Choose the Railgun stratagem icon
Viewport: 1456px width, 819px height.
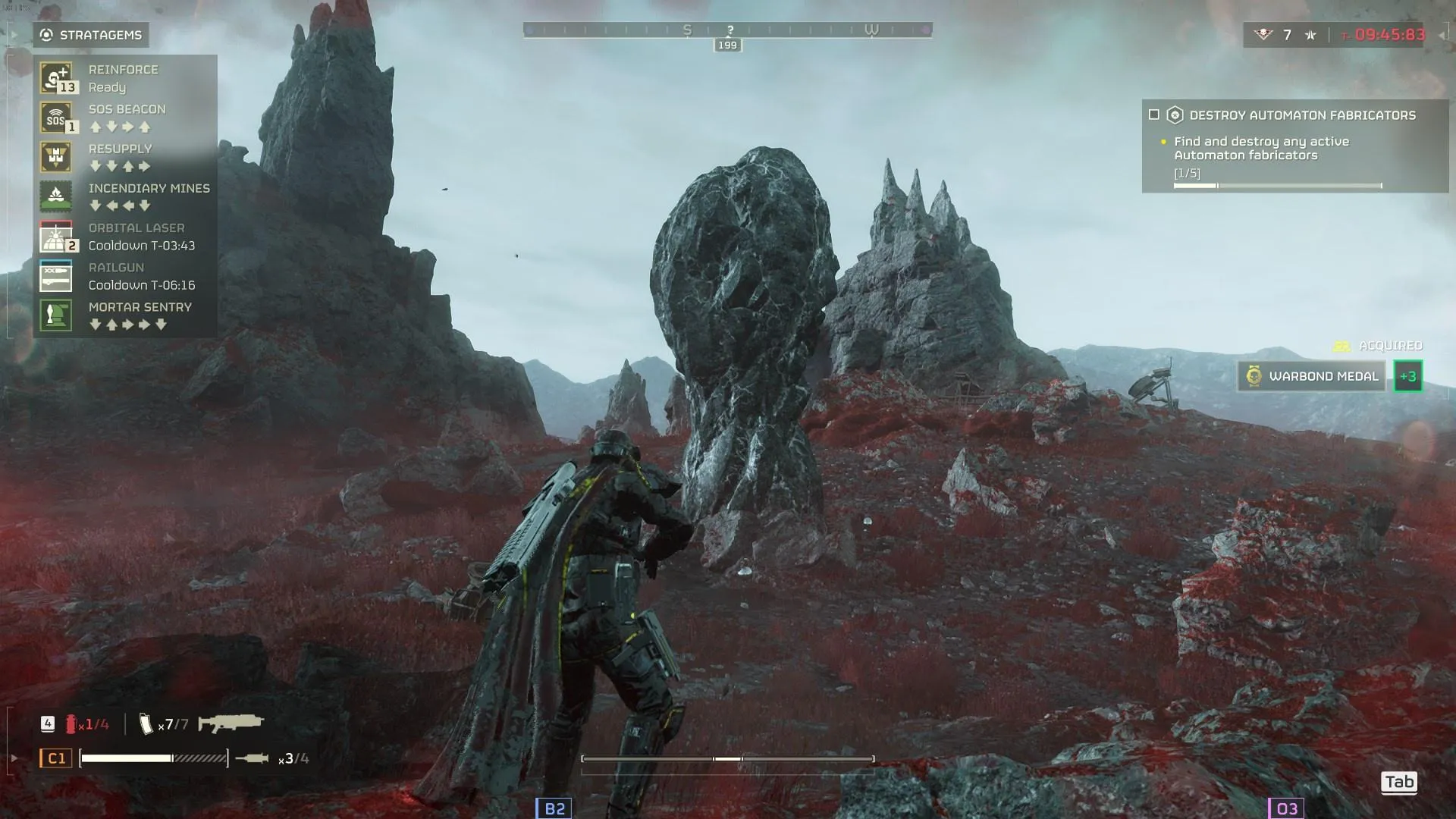(56, 276)
